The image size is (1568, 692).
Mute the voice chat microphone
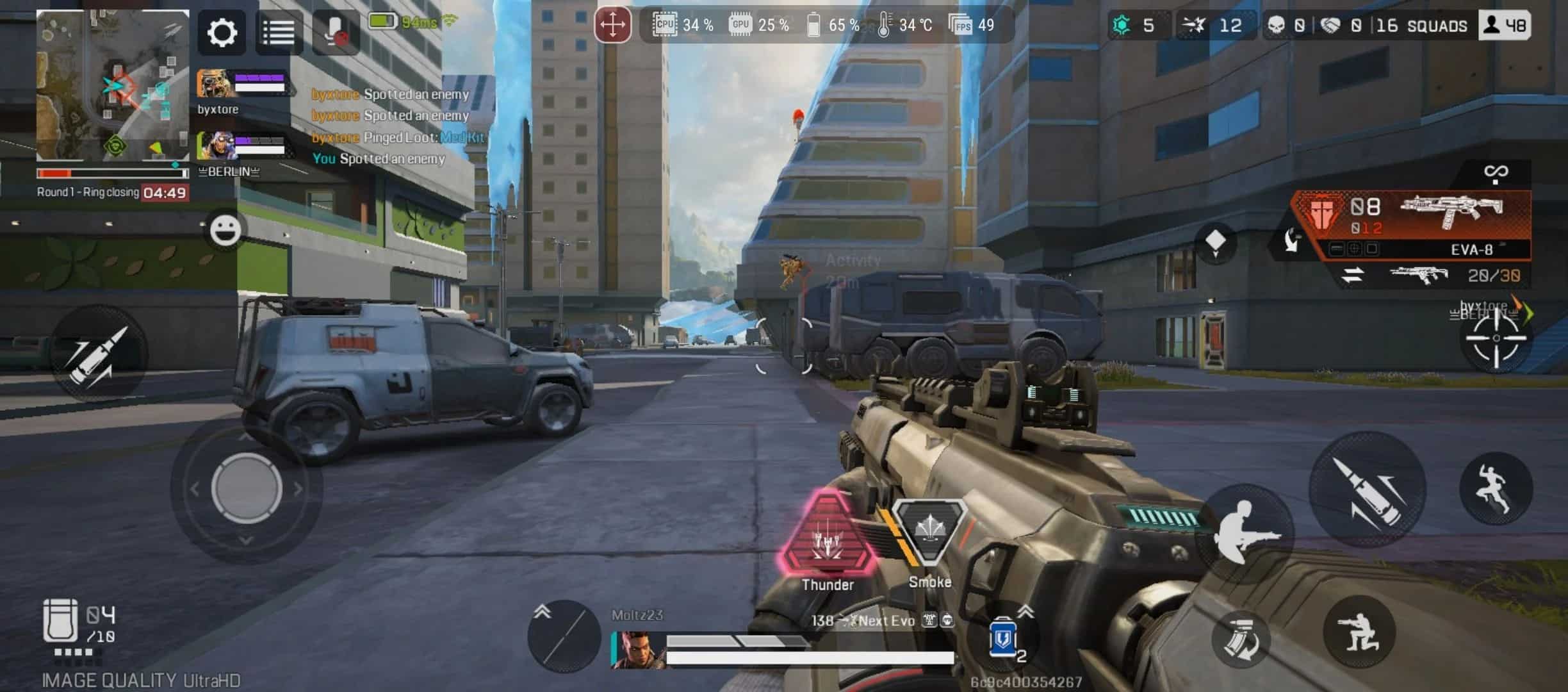click(x=335, y=32)
